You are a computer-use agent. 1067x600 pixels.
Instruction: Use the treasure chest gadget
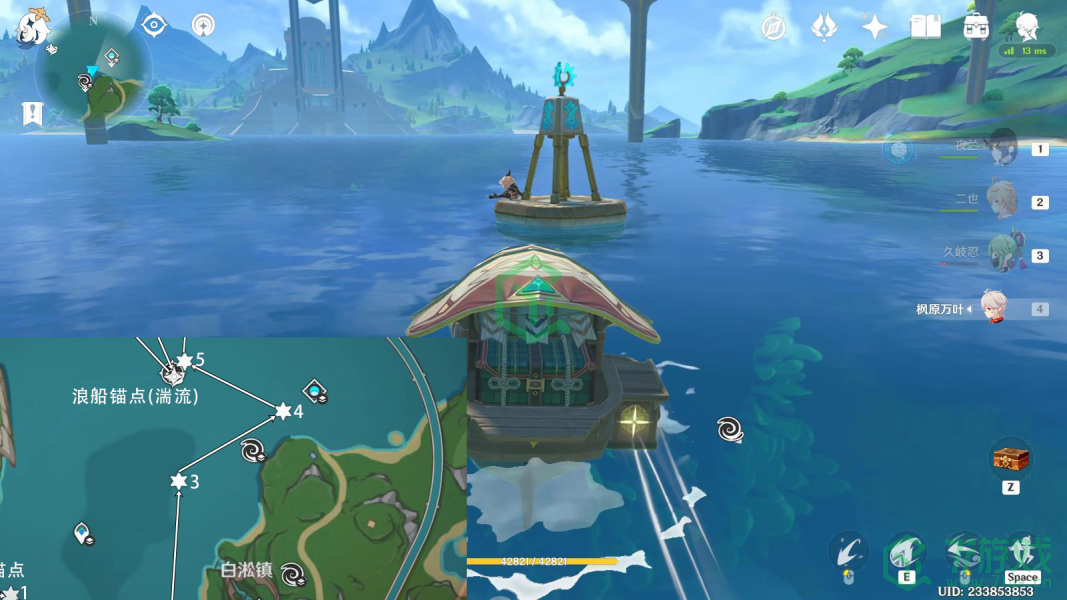1010,459
